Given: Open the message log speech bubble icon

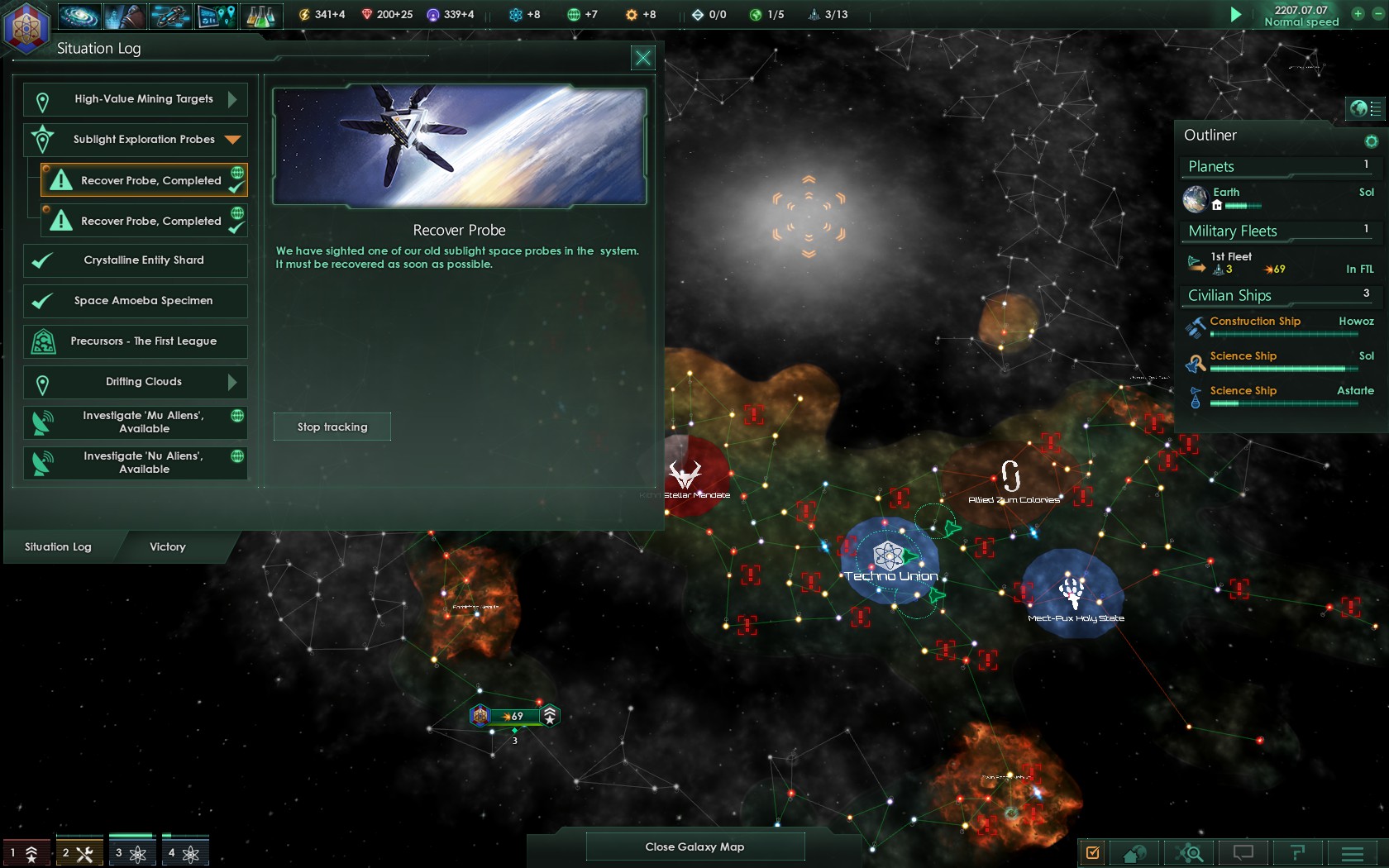Looking at the screenshot, I should tap(1242, 852).
